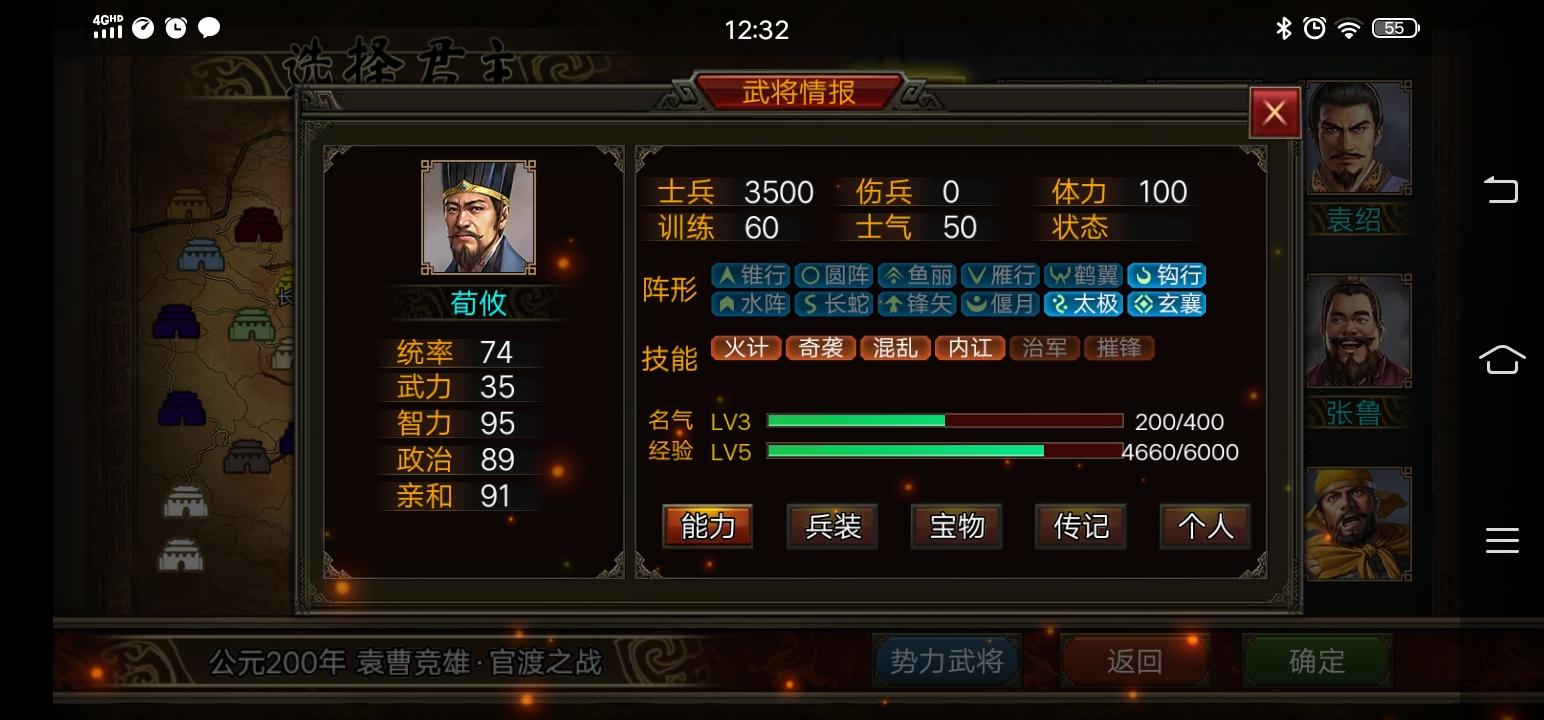Select the 圆阵 formation icon
This screenshot has width=1544, height=720.
click(832, 276)
